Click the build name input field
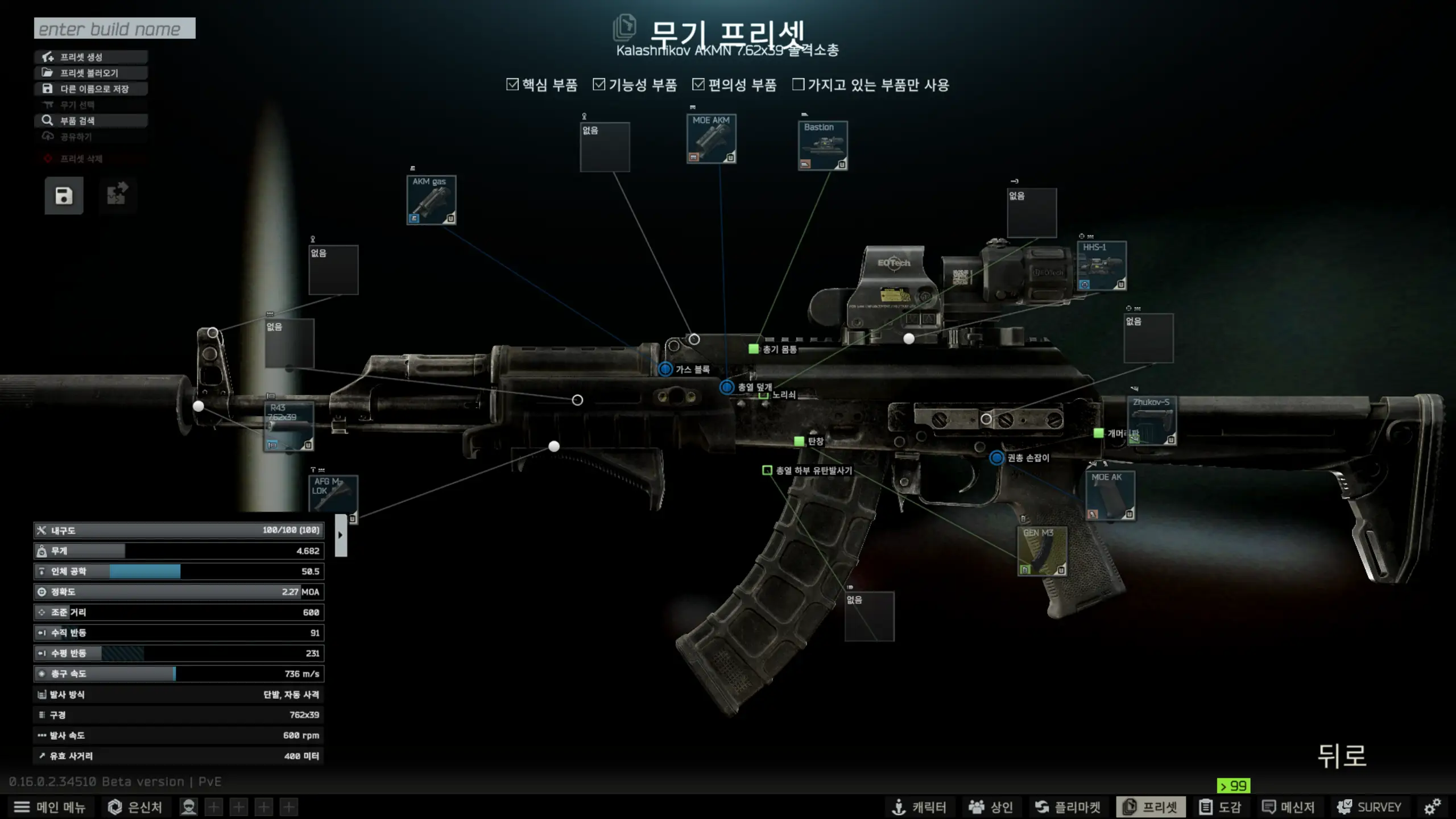The height and width of the screenshot is (819, 1456). click(114, 28)
